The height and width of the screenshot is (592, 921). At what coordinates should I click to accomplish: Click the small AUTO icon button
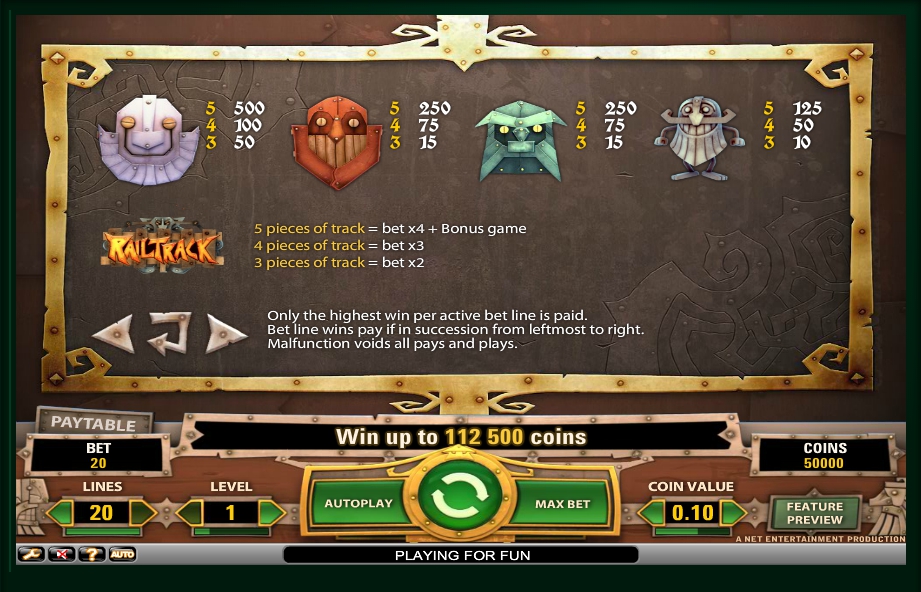tap(122, 553)
